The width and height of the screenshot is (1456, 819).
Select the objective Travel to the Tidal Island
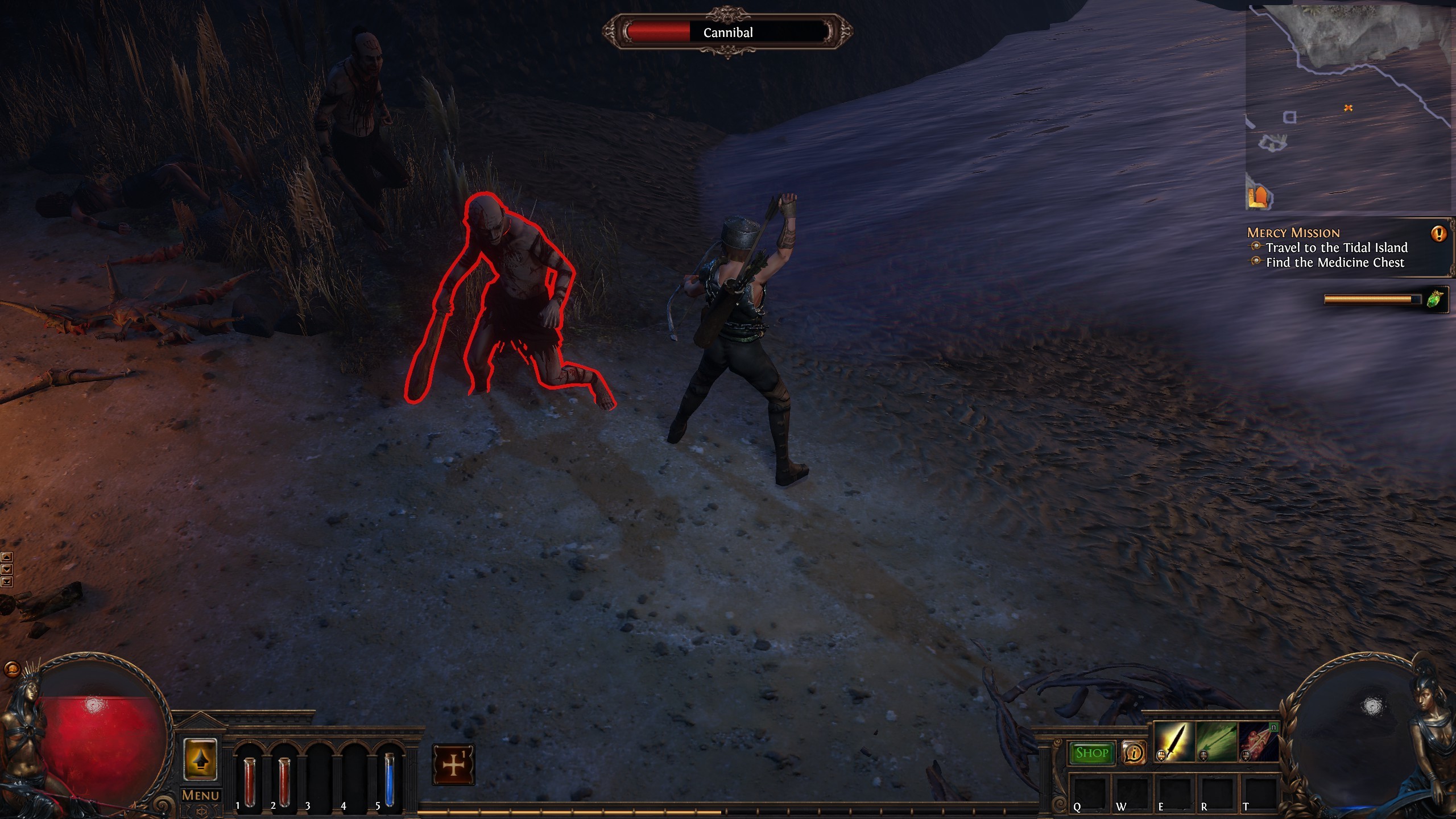1334,248
